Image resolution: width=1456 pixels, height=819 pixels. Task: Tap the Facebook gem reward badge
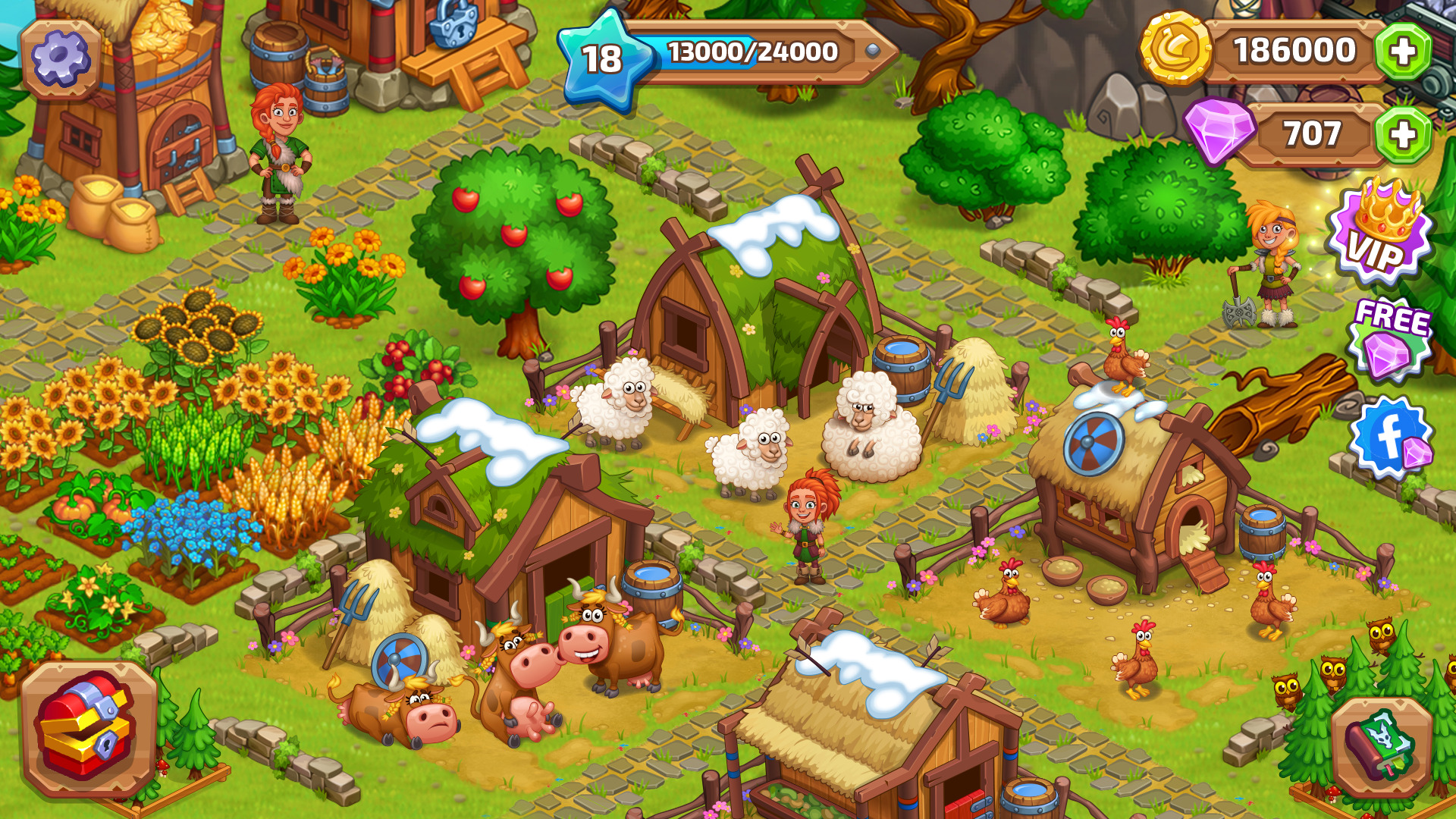click(x=1391, y=438)
